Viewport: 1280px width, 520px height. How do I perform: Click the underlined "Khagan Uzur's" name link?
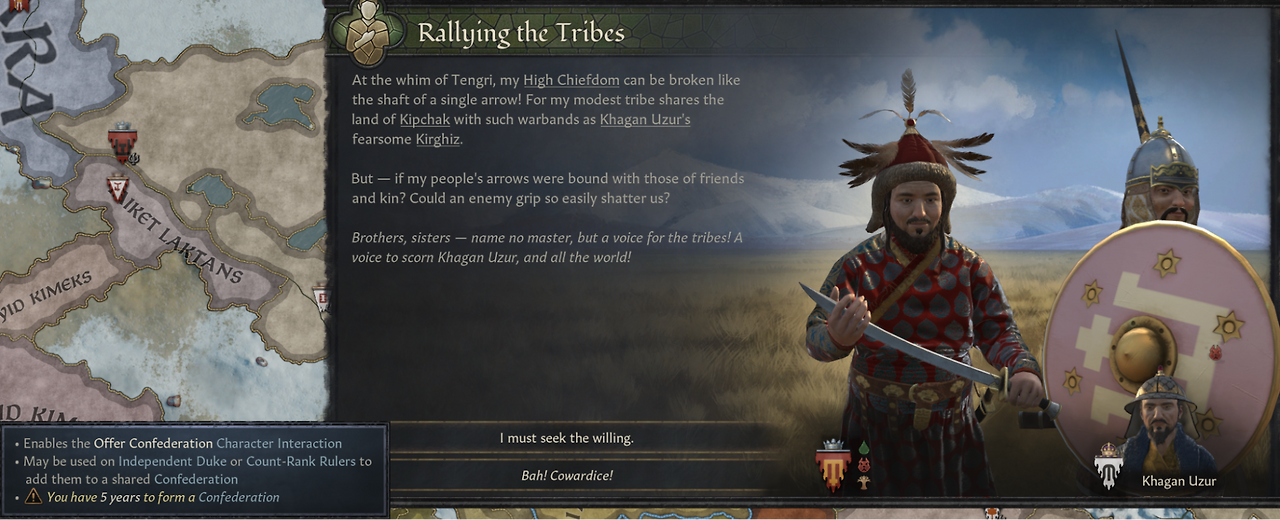(645, 120)
